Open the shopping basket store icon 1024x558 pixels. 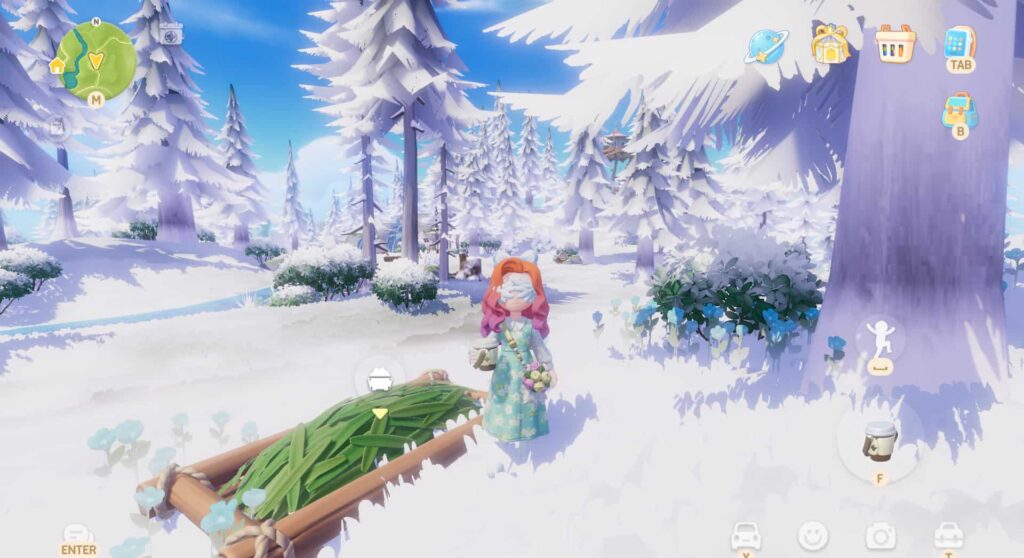point(894,43)
